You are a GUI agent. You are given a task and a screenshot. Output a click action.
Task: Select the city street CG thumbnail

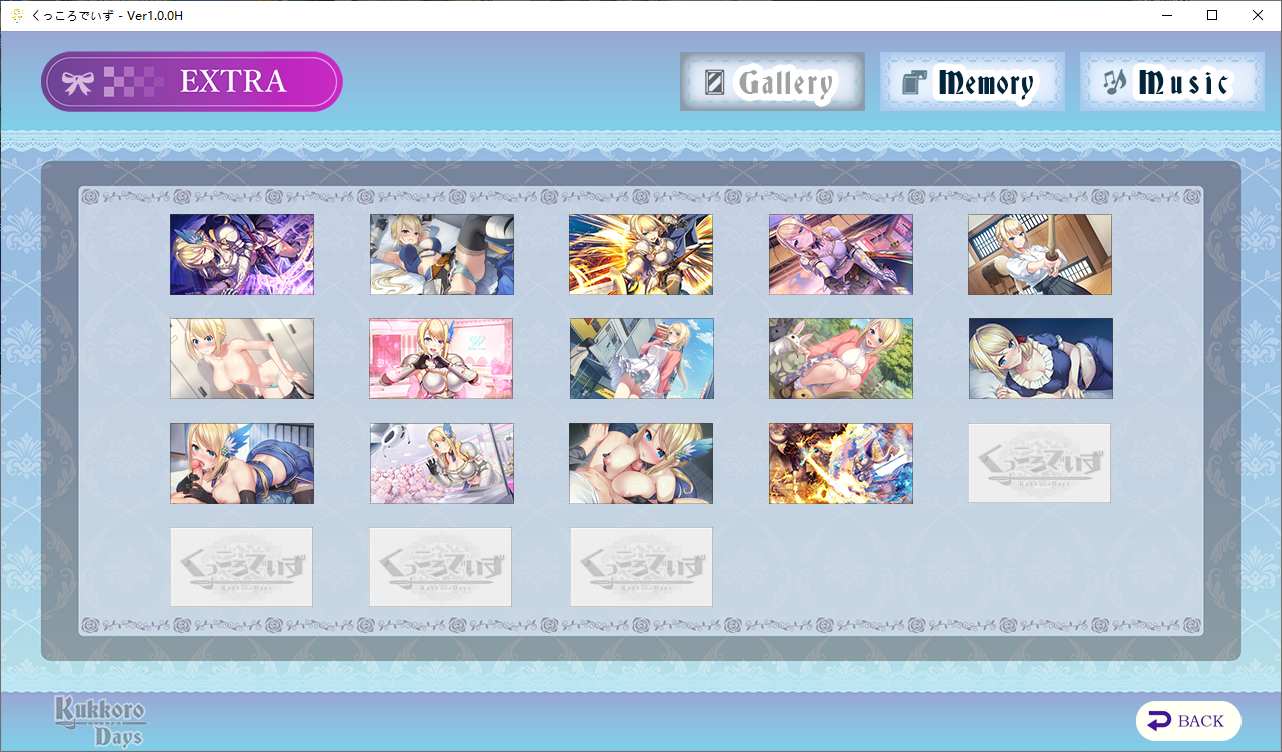pos(641,358)
